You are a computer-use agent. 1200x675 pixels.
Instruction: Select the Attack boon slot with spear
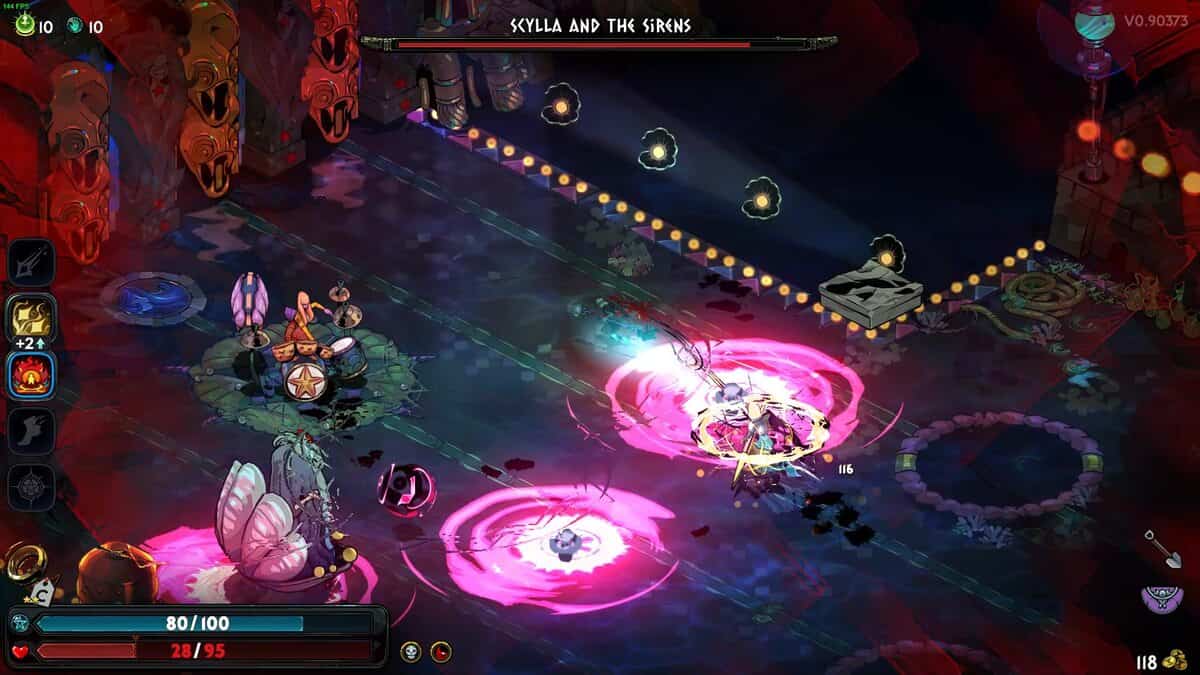pyautogui.click(x=32, y=263)
